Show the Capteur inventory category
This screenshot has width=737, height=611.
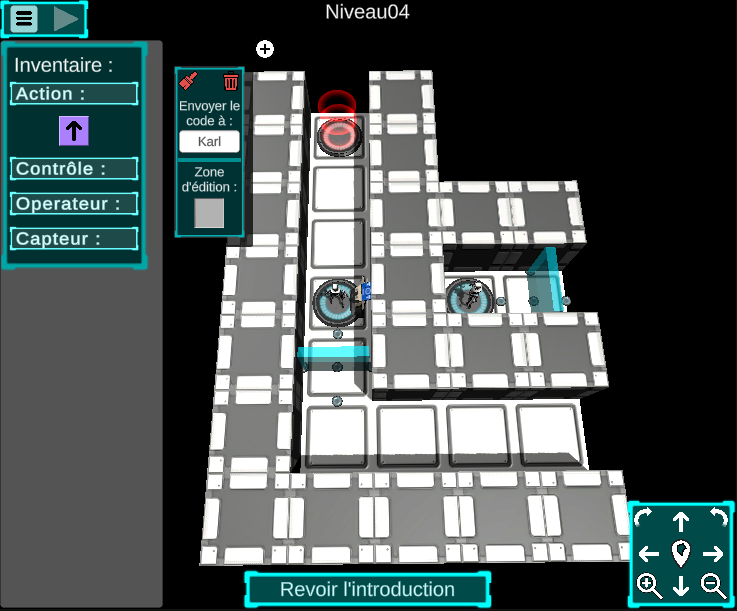pyautogui.click(x=74, y=239)
